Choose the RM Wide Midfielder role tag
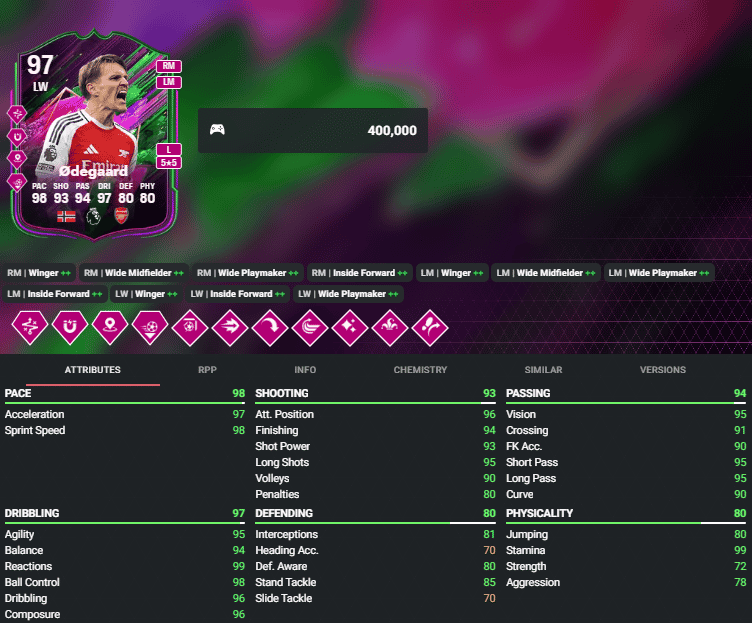 pyautogui.click(x=134, y=272)
